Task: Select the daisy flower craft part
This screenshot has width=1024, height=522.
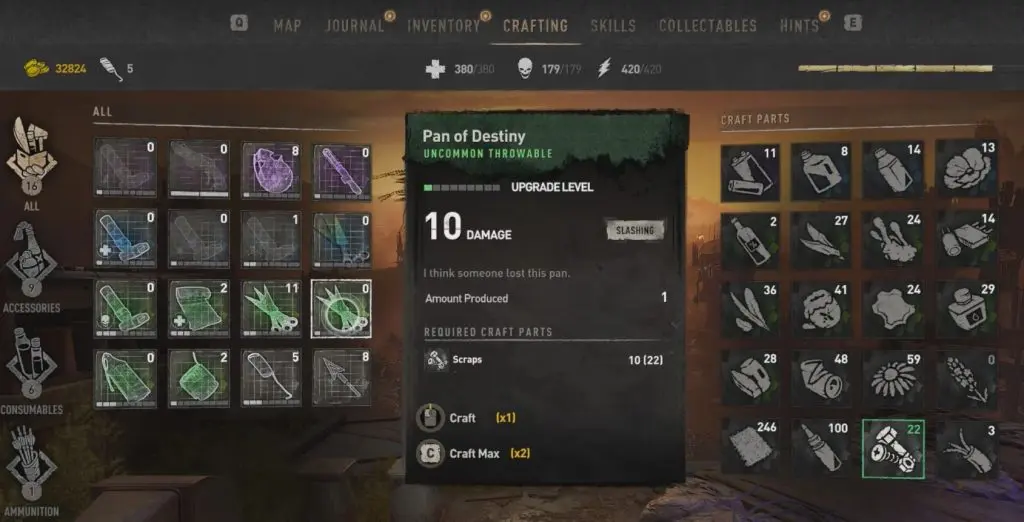Action: pos(891,377)
